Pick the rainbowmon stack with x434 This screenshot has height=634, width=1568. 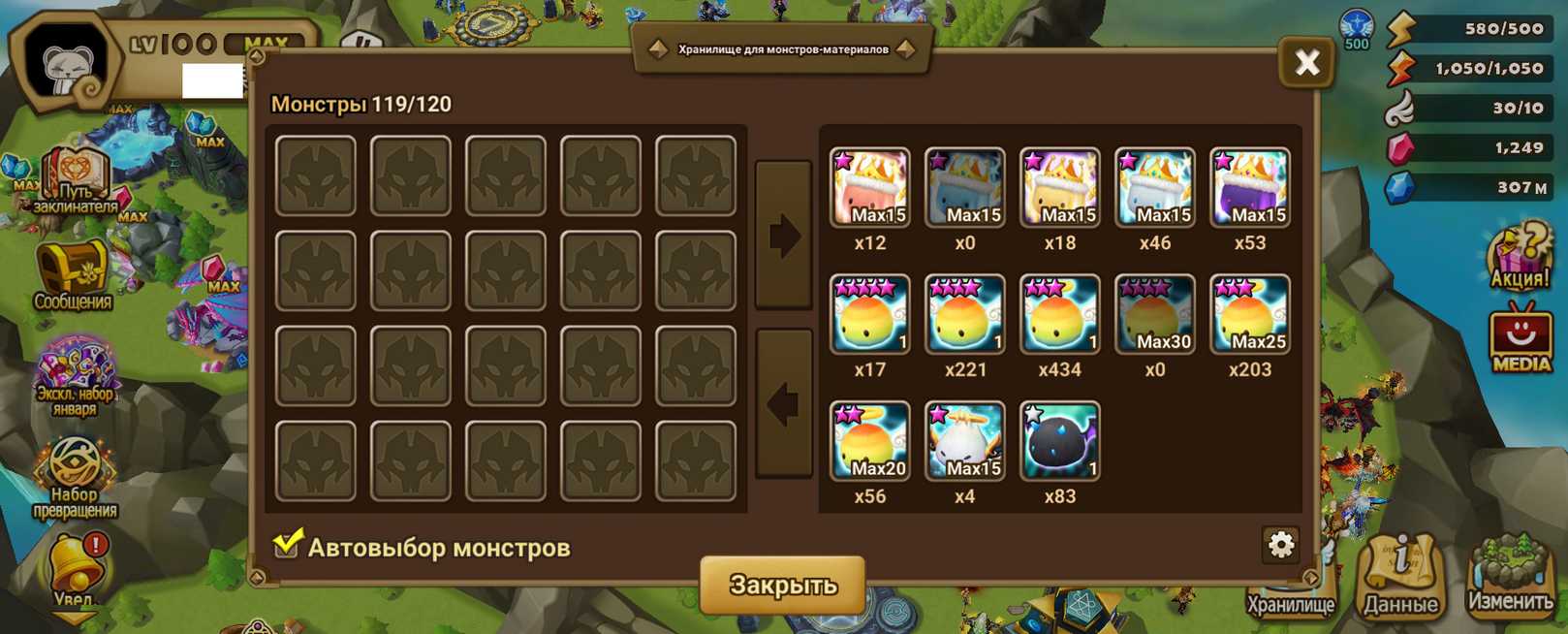pyautogui.click(x=1059, y=315)
